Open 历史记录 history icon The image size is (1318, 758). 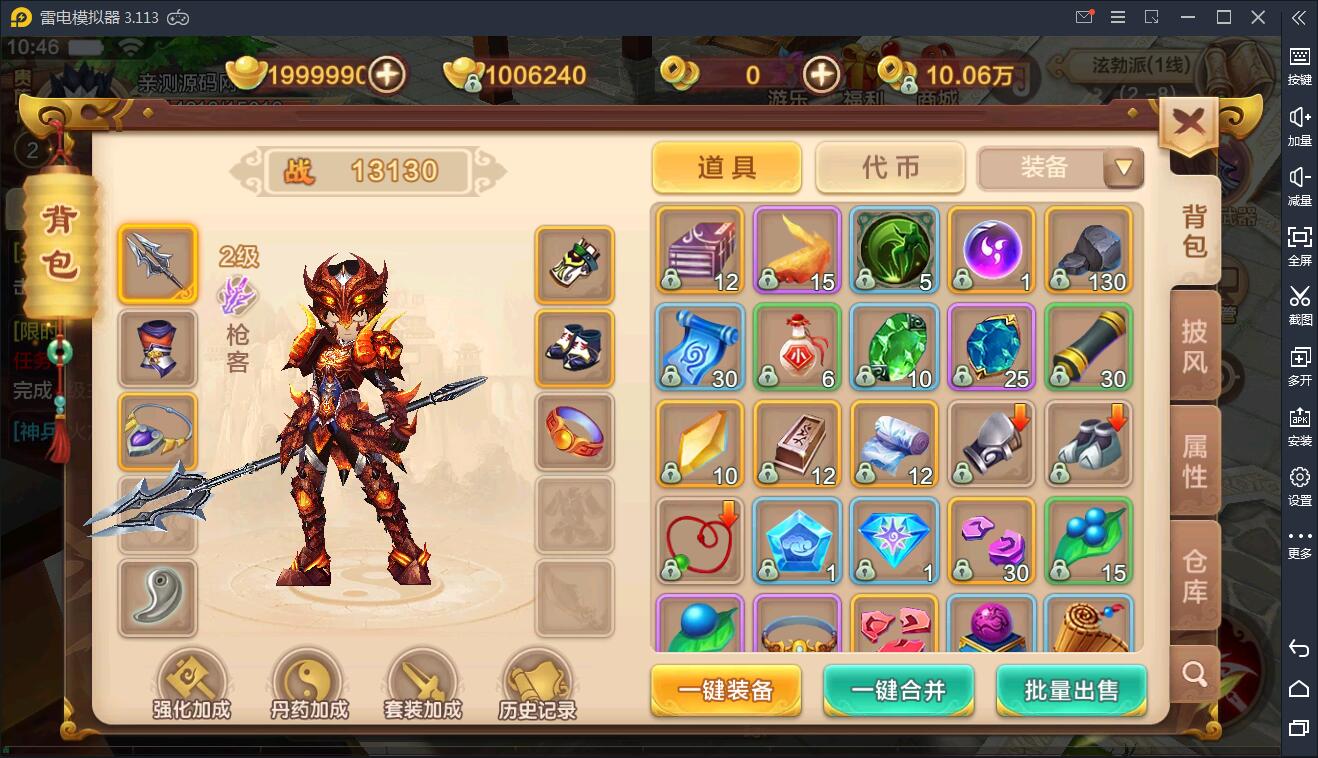pyautogui.click(x=539, y=680)
